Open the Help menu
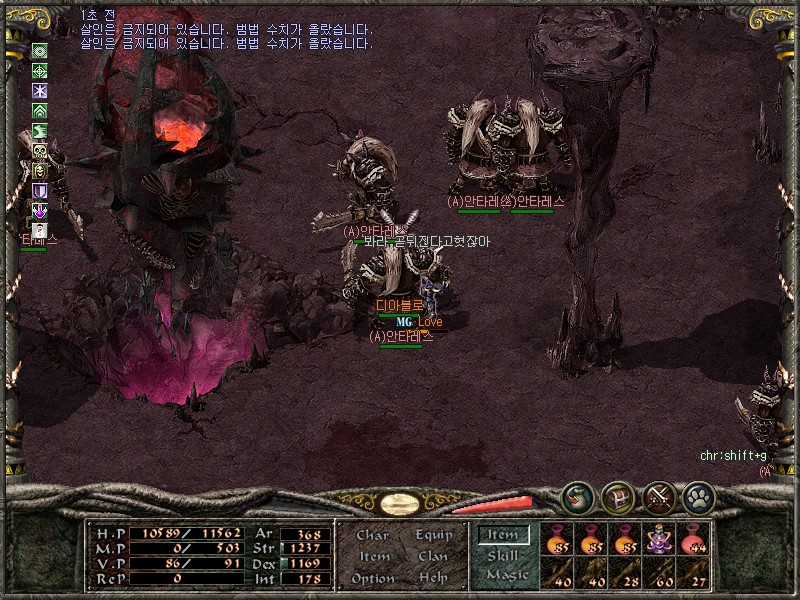 pyautogui.click(x=433, y=578)
